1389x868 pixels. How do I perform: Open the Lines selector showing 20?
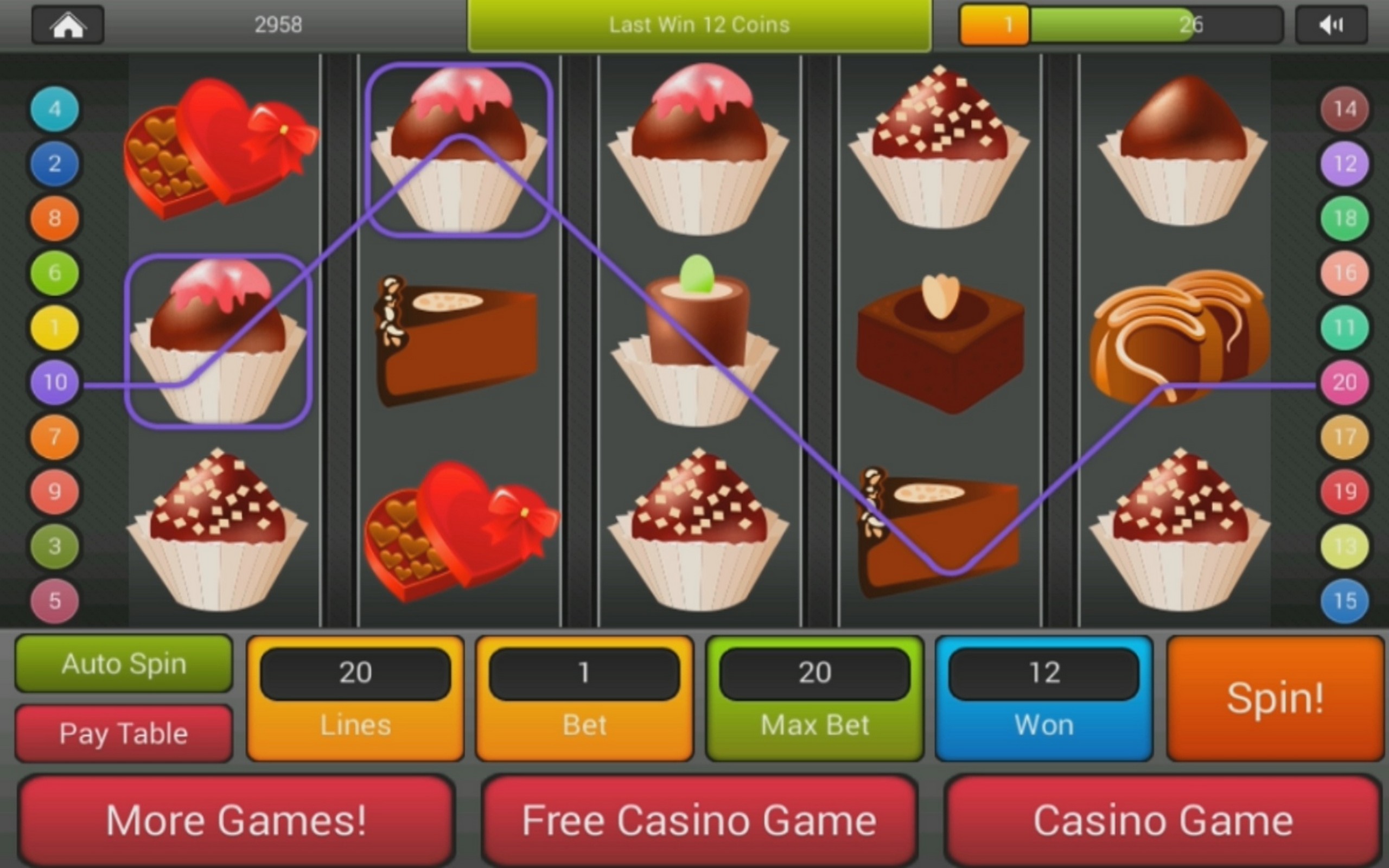click(355, 698)
